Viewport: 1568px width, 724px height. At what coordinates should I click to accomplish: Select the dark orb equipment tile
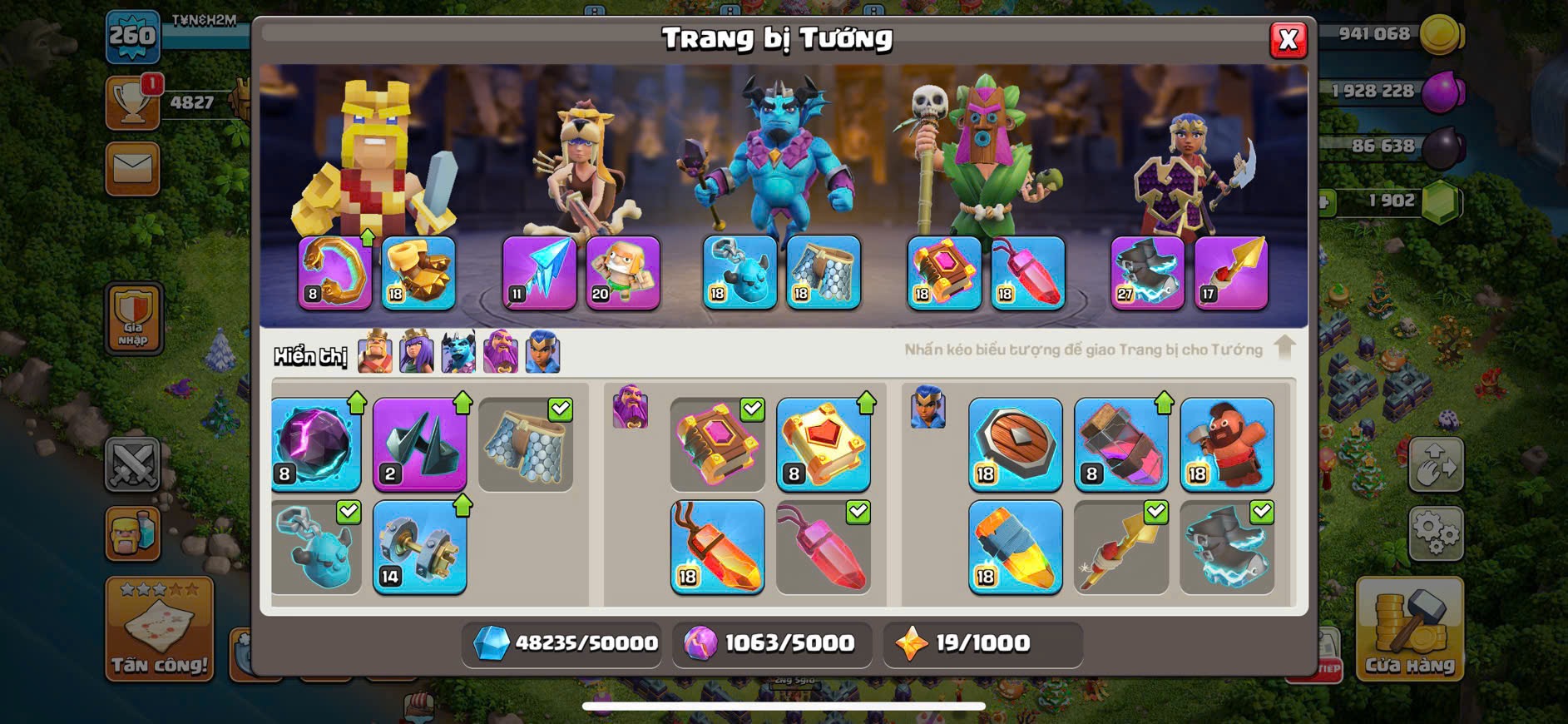[x=316, y=444]
